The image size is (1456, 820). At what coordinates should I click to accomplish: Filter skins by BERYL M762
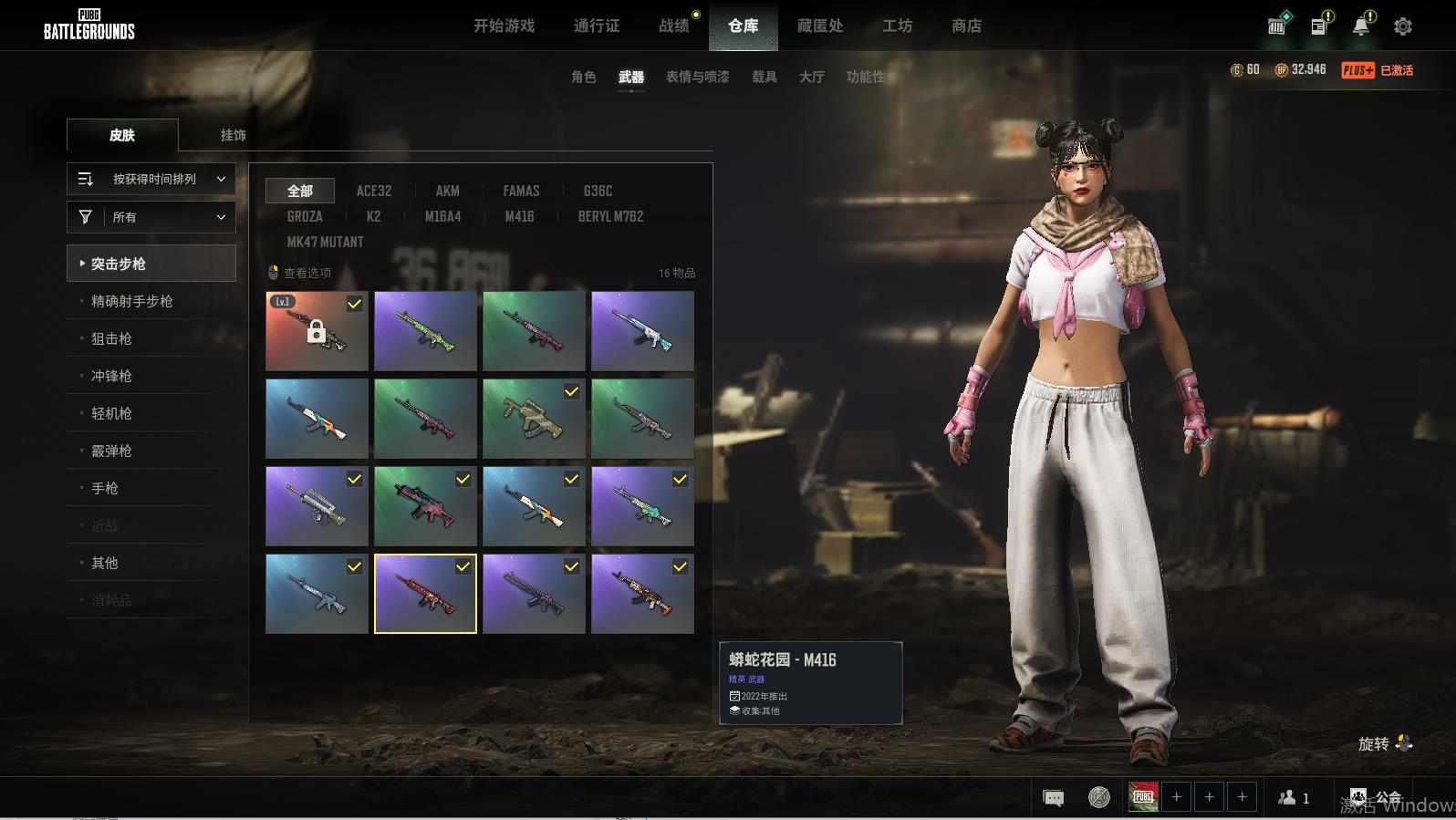point(610,216)
